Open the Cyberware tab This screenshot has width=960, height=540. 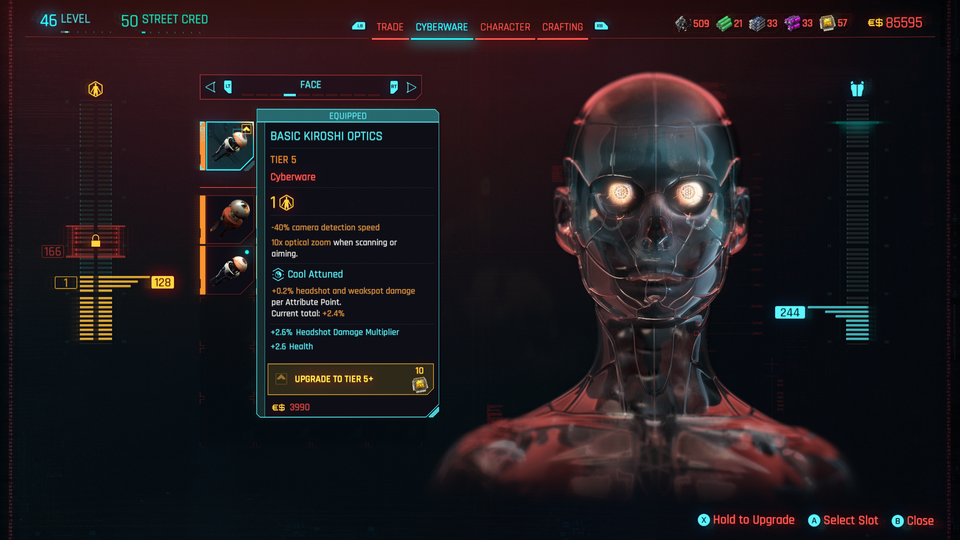442,27
